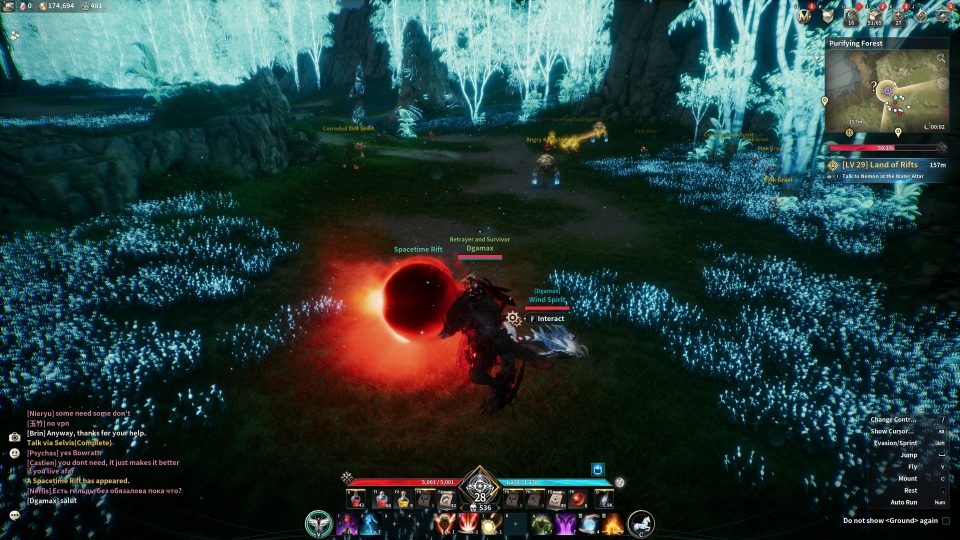
Task: Open the wolf shield icon in top bar
Action: click(x=827, y=15)
